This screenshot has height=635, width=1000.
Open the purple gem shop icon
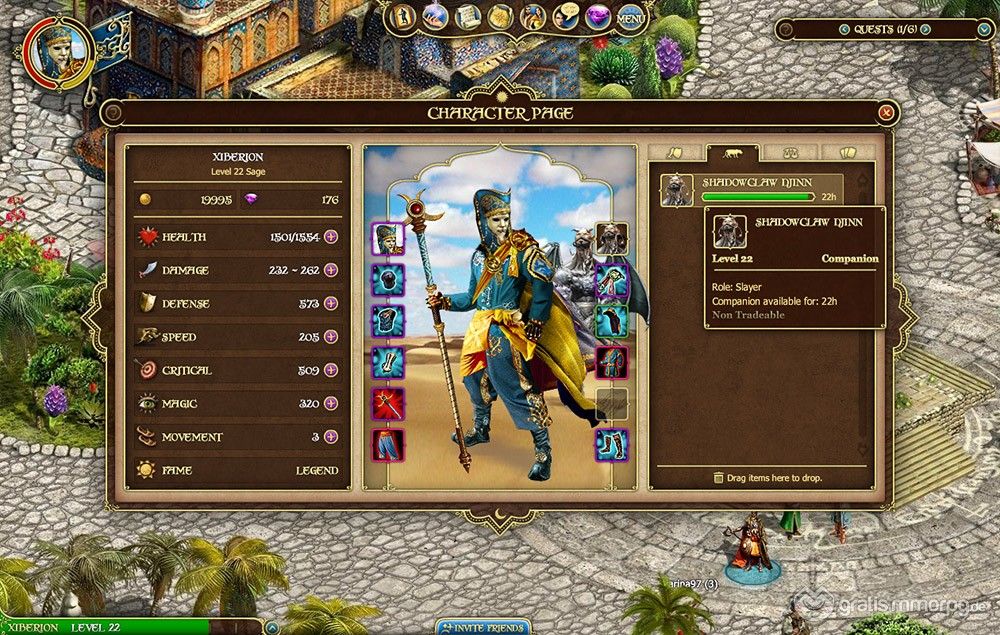[599, 17]
